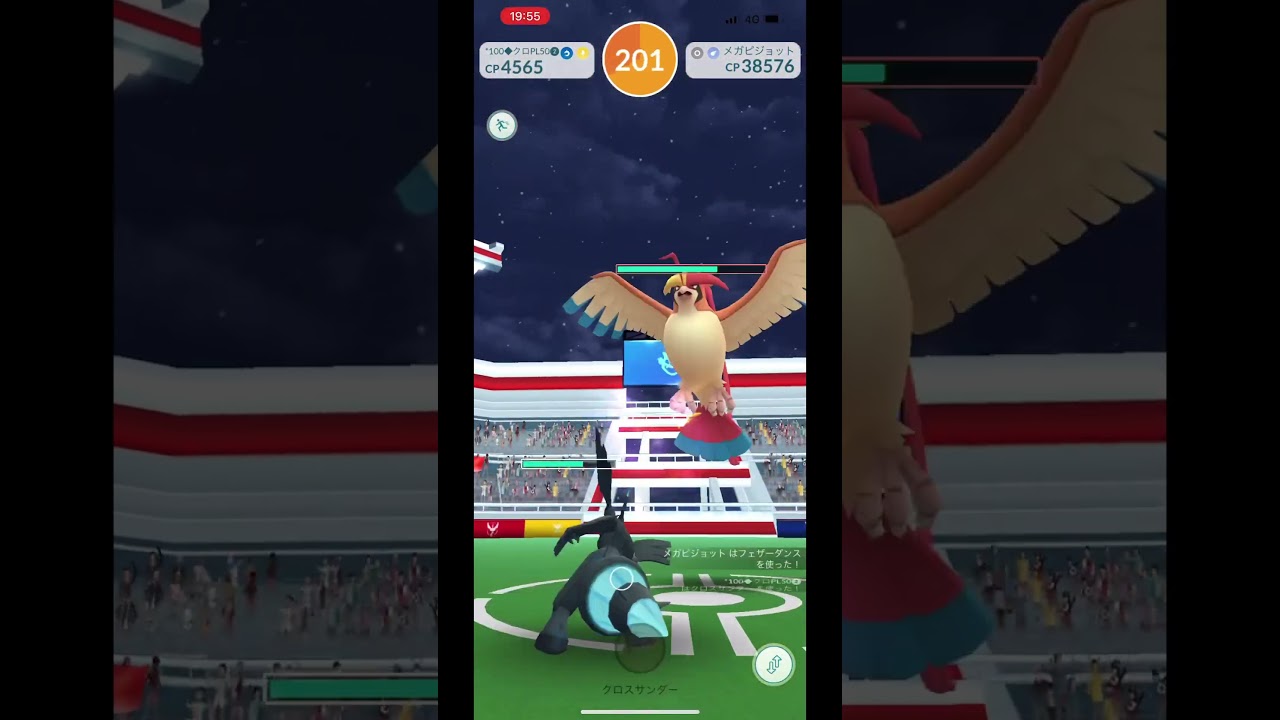This screenshot has height=720, width=1280.
Task: Tap the swap Pokémon arrows icon
Action: [x=774, y=664]
